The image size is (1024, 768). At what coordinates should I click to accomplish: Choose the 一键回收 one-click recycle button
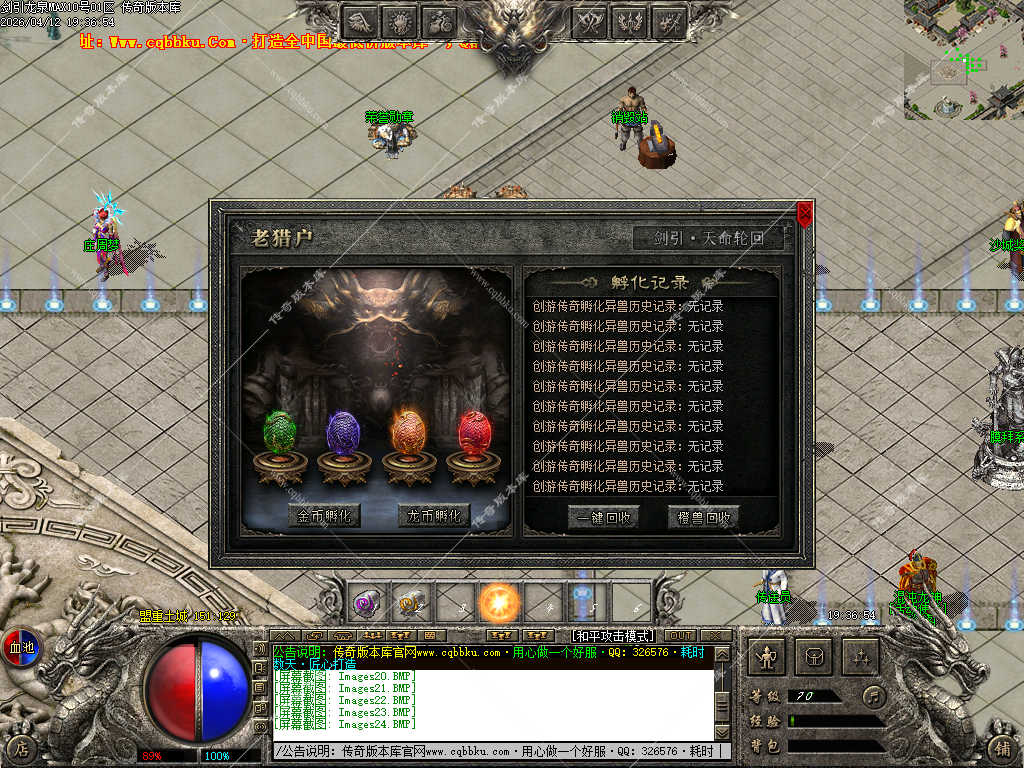(603, 517)
